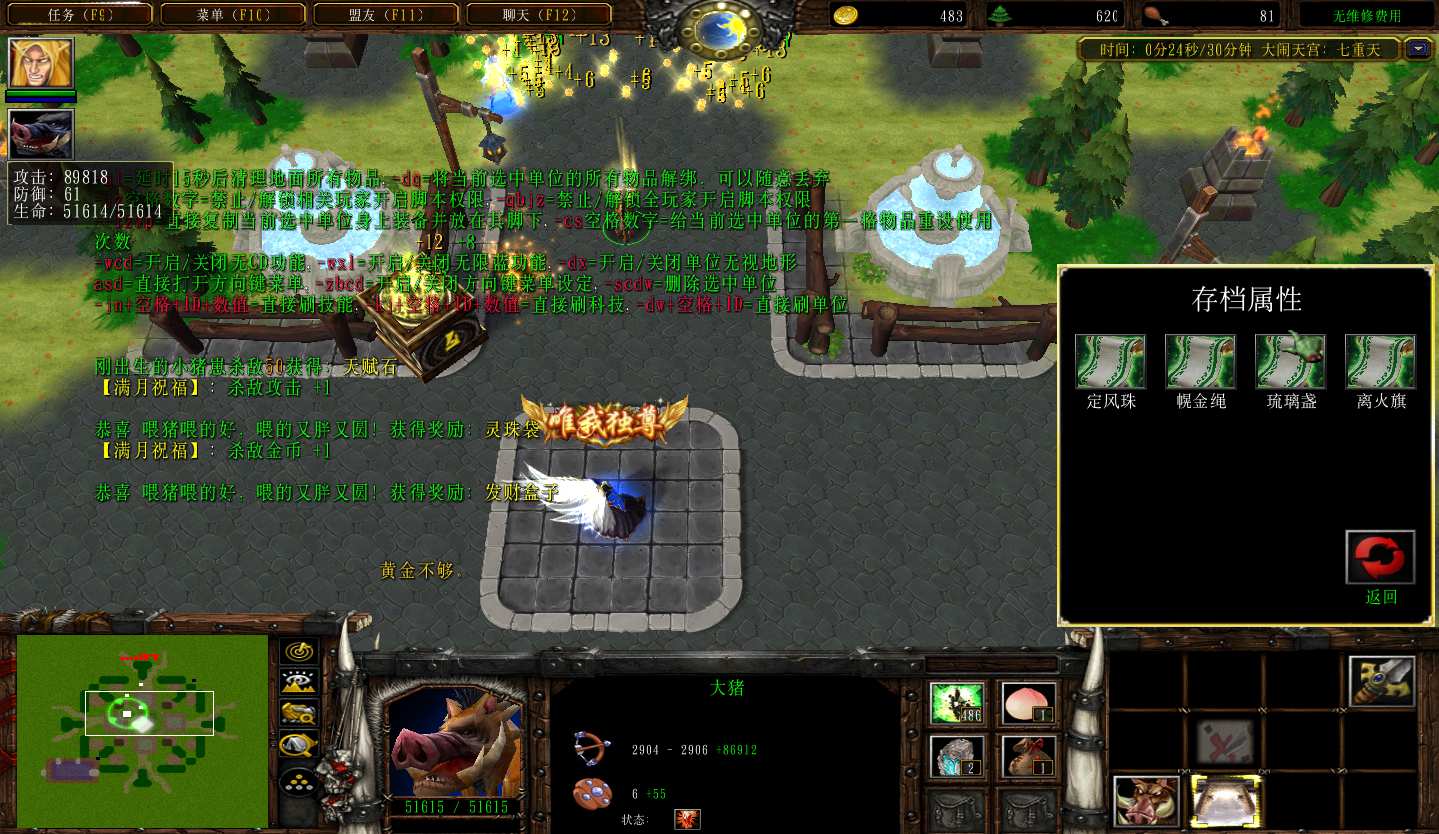This screenshot has width=1439, height=834.
Task: Select the green item with 486 charges
Action: click(x=957, y=703)
